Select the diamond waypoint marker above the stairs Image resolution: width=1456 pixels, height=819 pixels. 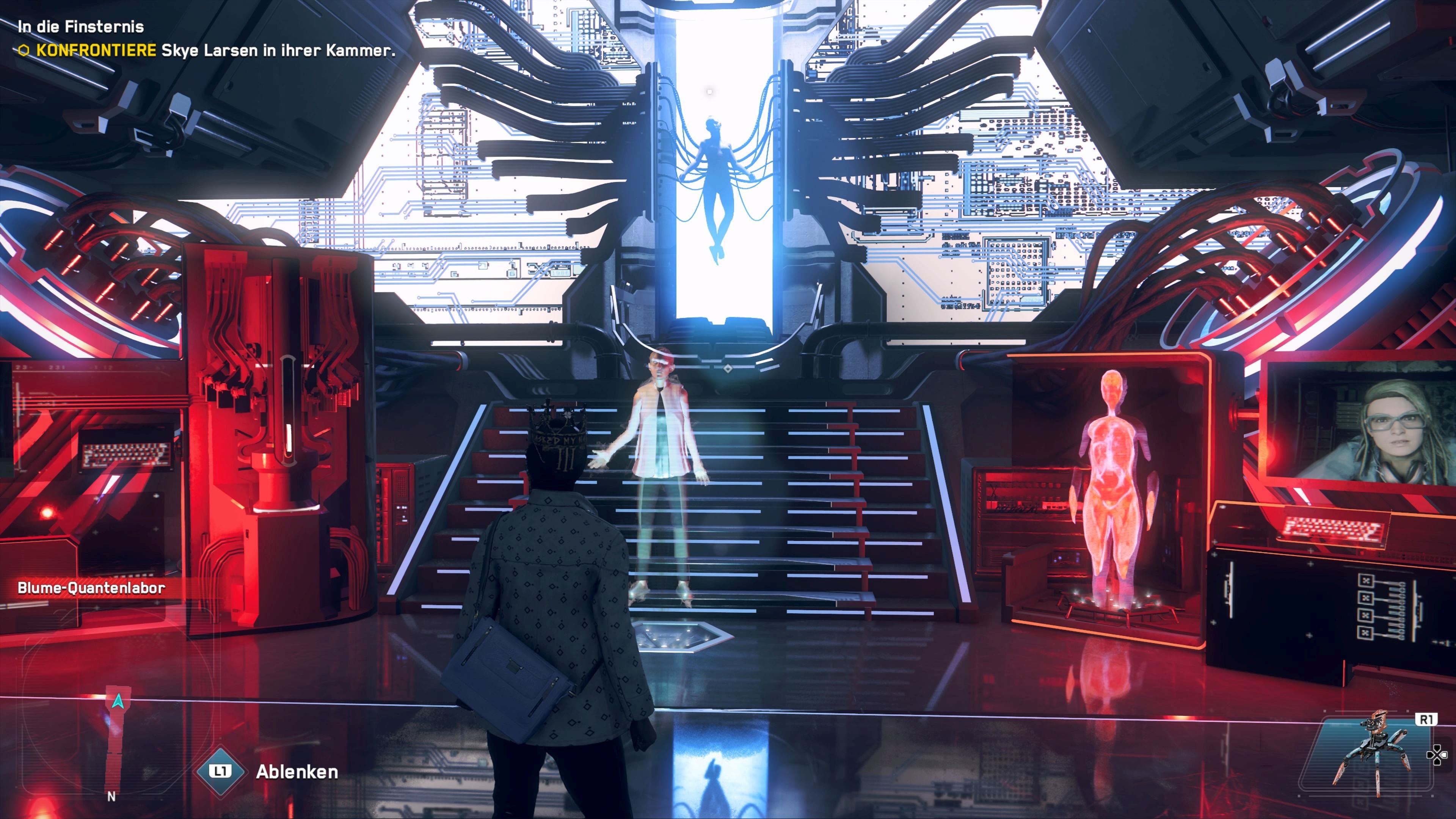pyautogui.click(x=728, y=369)
